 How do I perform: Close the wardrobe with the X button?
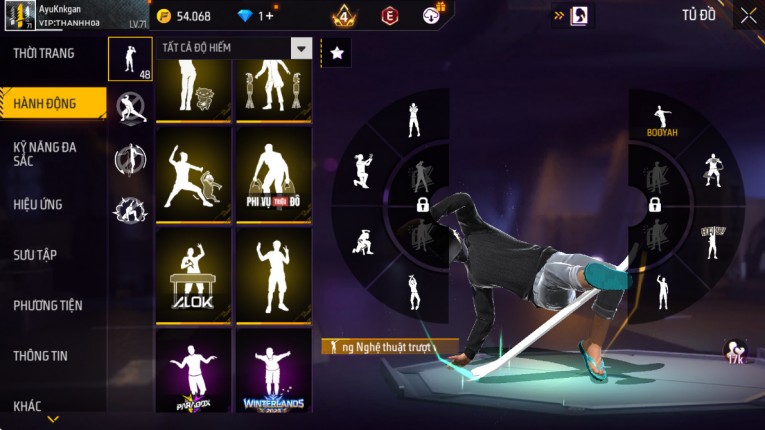748,15
